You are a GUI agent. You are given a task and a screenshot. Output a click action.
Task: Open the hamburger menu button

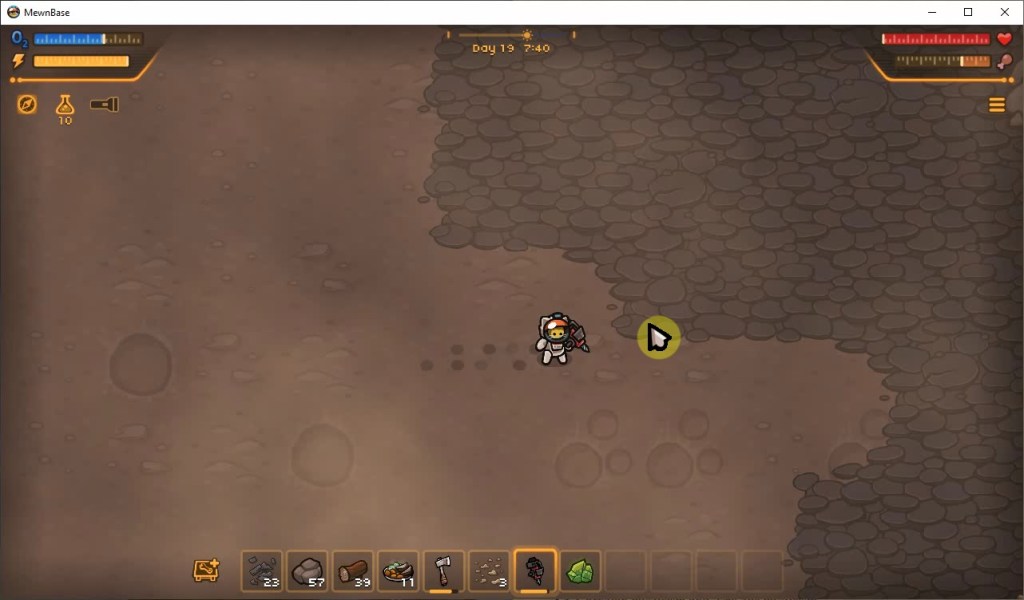(x=996, y=105)
